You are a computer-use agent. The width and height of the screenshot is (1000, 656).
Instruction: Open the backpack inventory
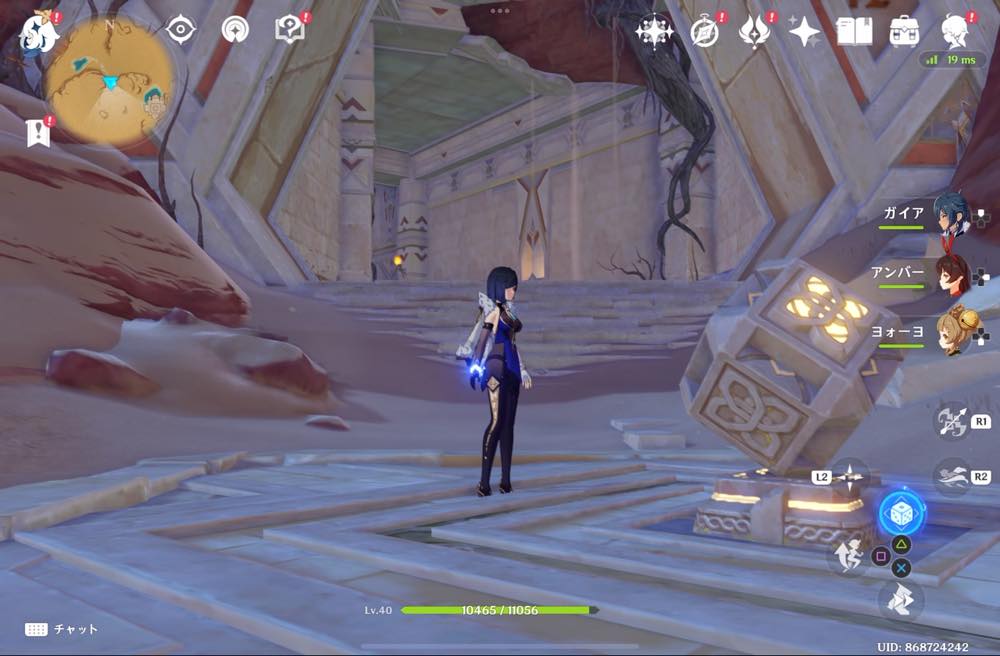pyautogui.click(x=904, y=31)
